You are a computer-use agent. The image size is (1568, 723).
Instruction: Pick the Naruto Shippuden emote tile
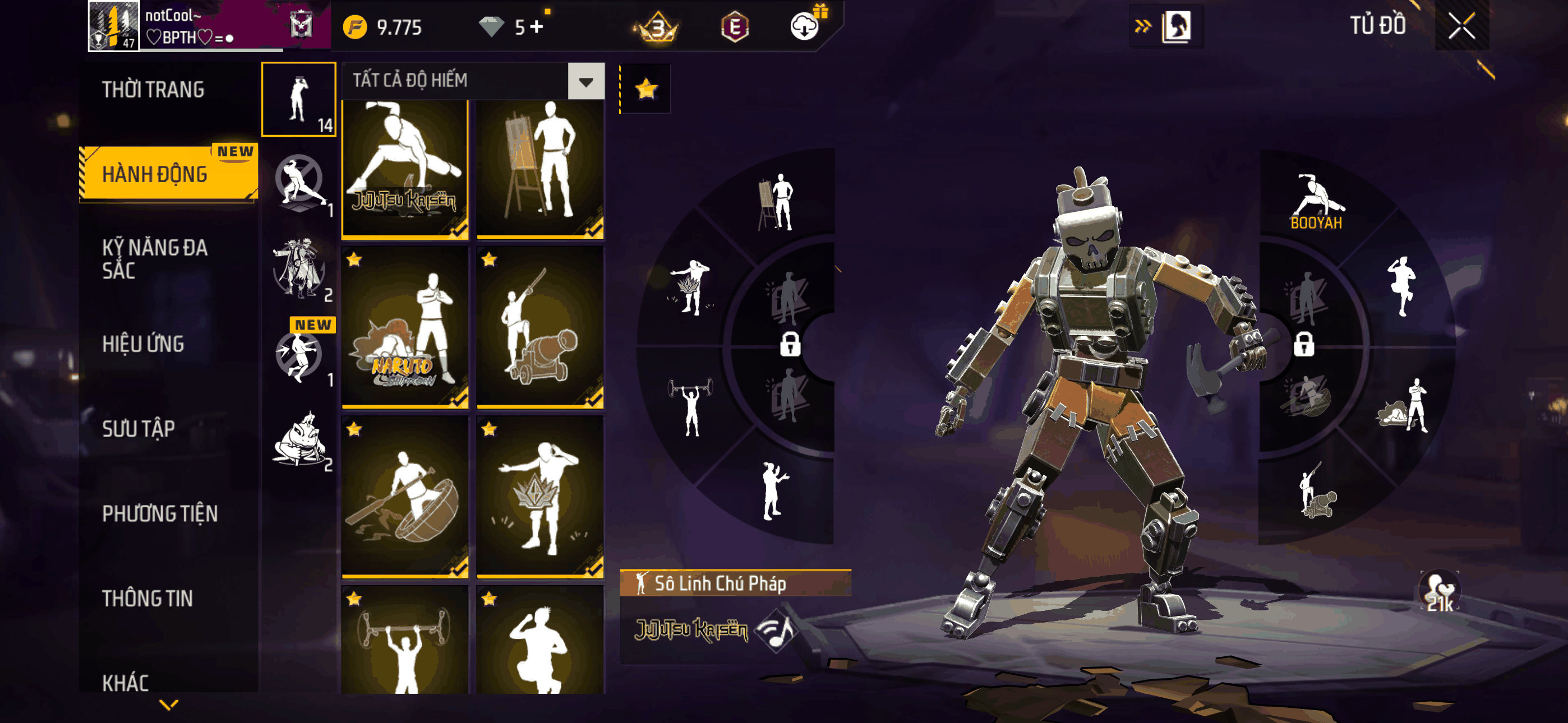coord(405,327)
